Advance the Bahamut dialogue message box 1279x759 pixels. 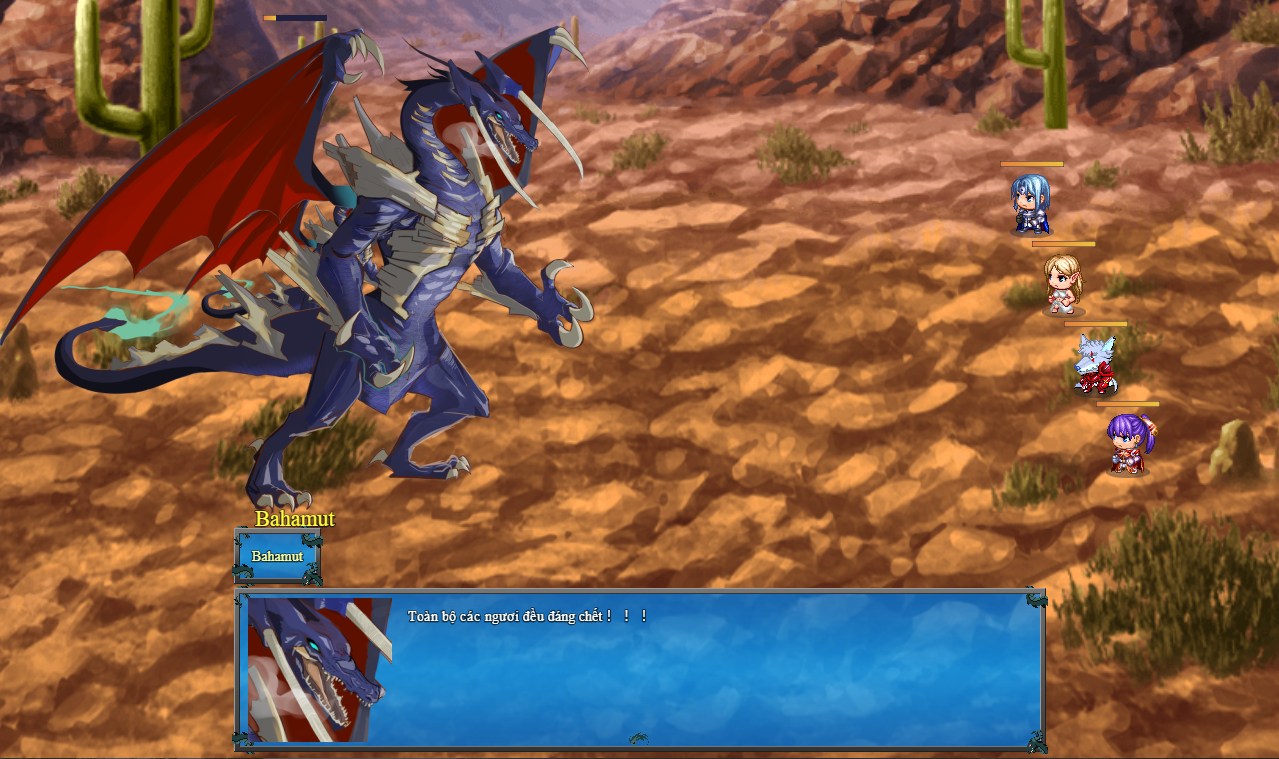700,670
